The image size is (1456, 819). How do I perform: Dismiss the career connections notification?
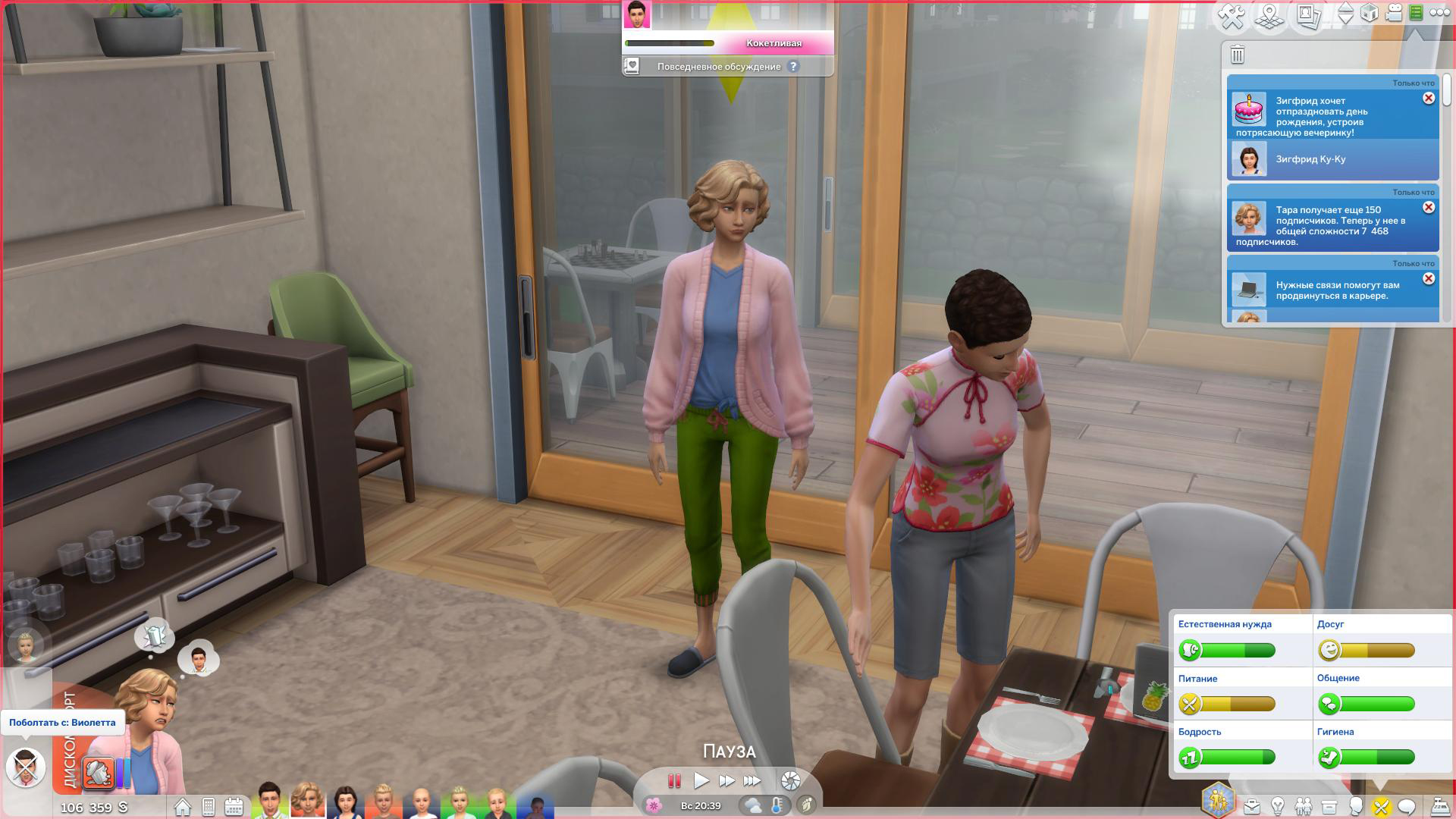coord(1429,279)
